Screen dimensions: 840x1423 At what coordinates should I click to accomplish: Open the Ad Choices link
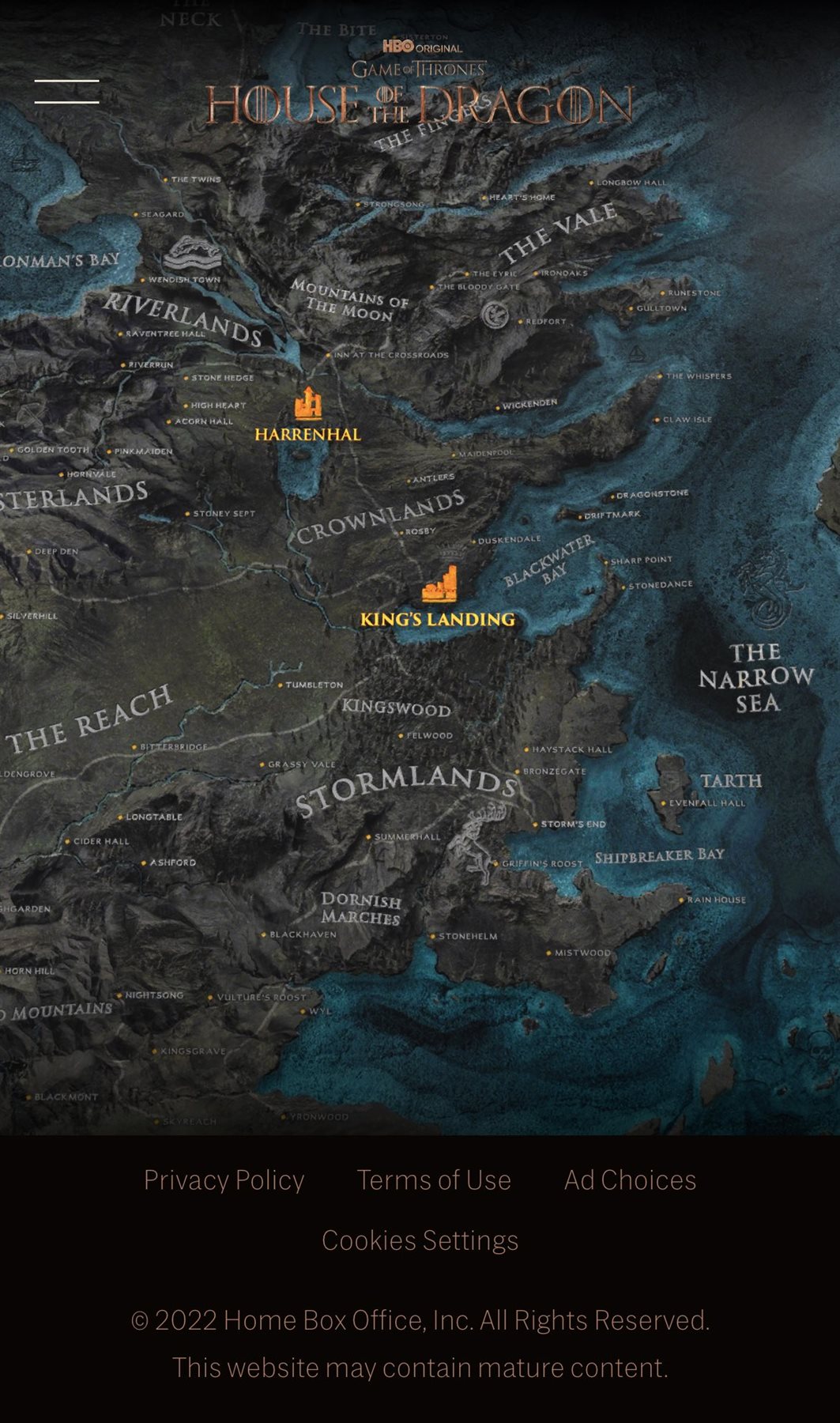tap(630, 1180)
